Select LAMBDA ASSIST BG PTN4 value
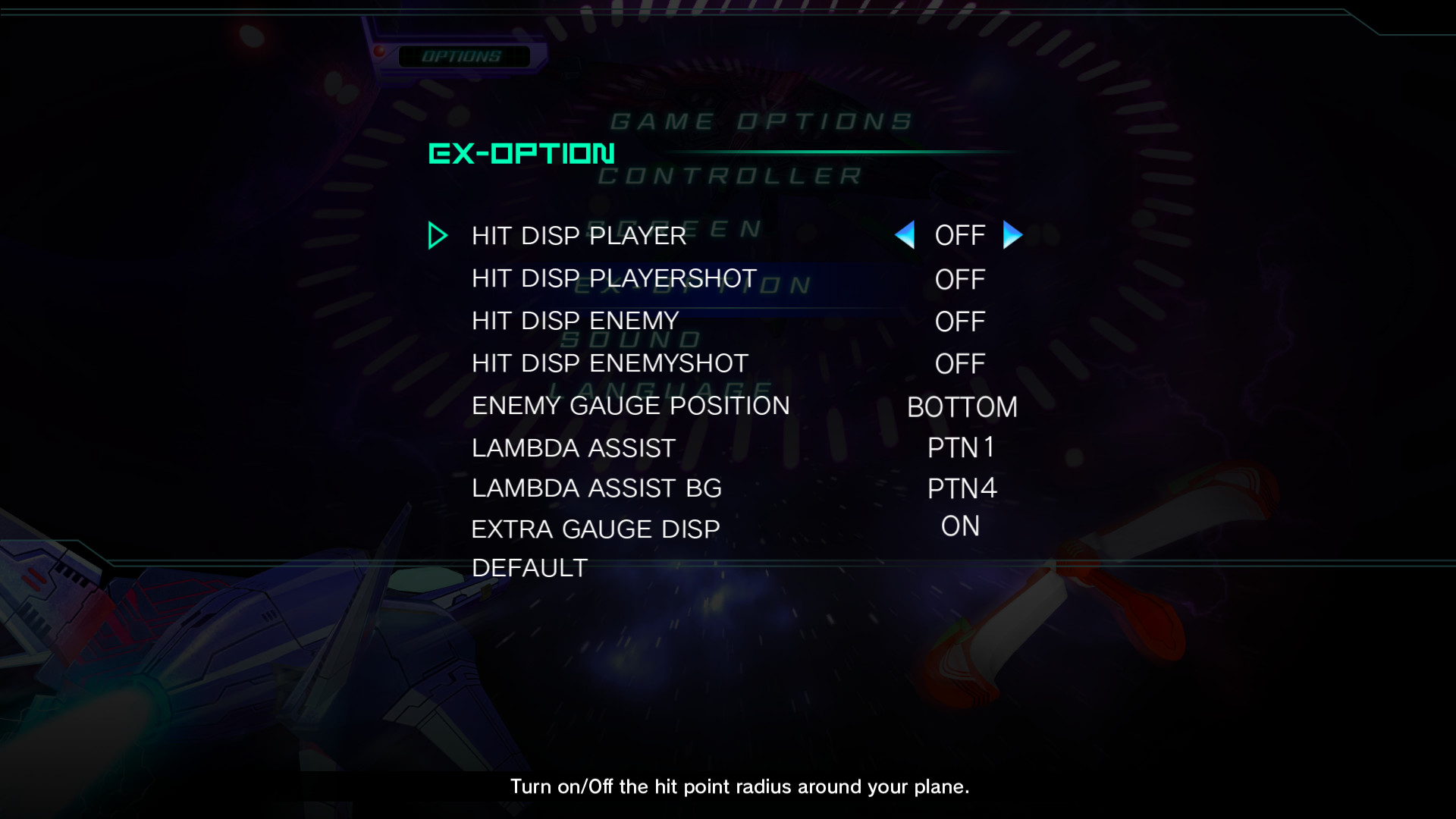1456x819 pixels. click(x=961, y=489)
